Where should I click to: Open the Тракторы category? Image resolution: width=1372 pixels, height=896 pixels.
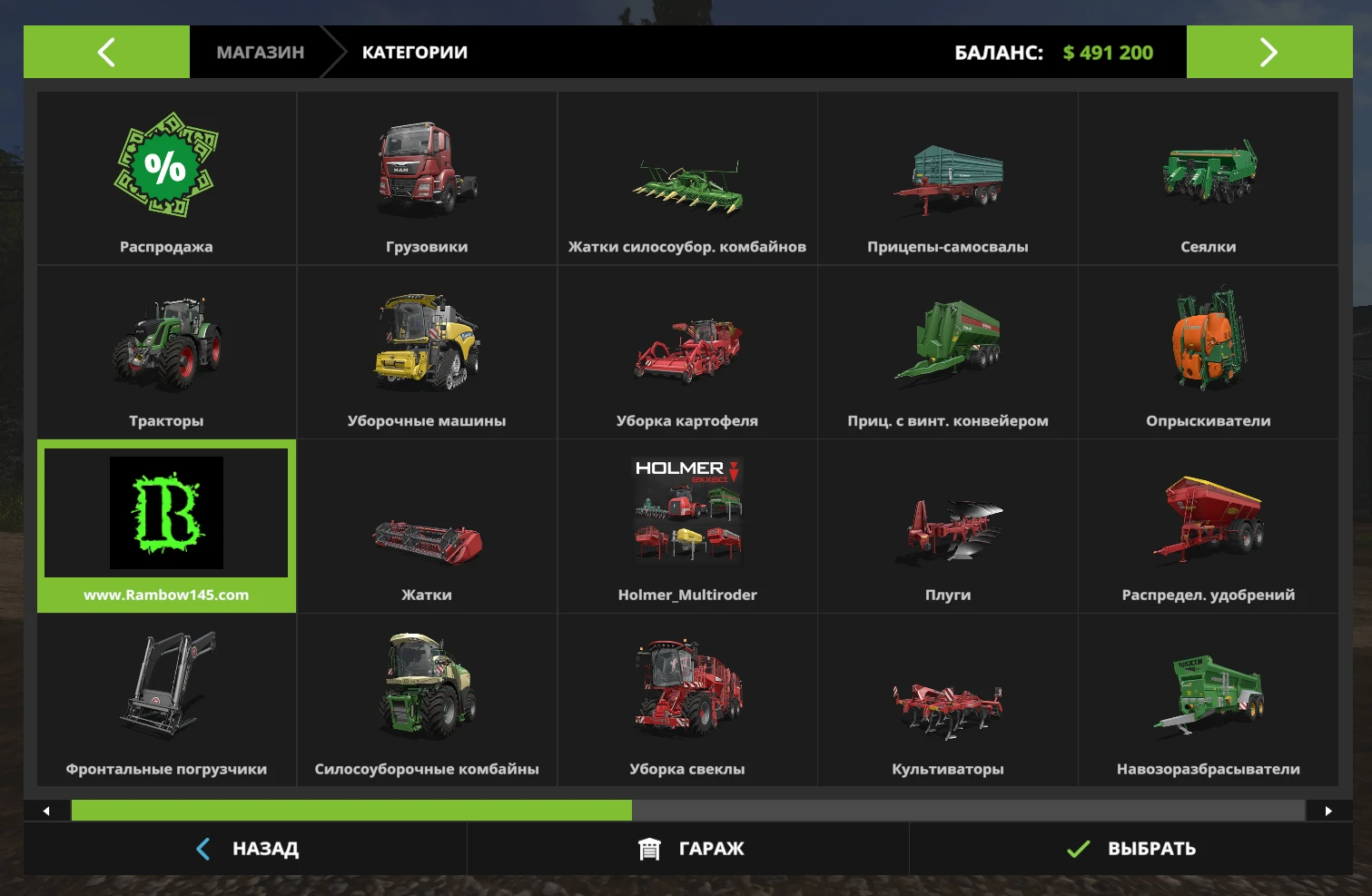coord(166,351)
